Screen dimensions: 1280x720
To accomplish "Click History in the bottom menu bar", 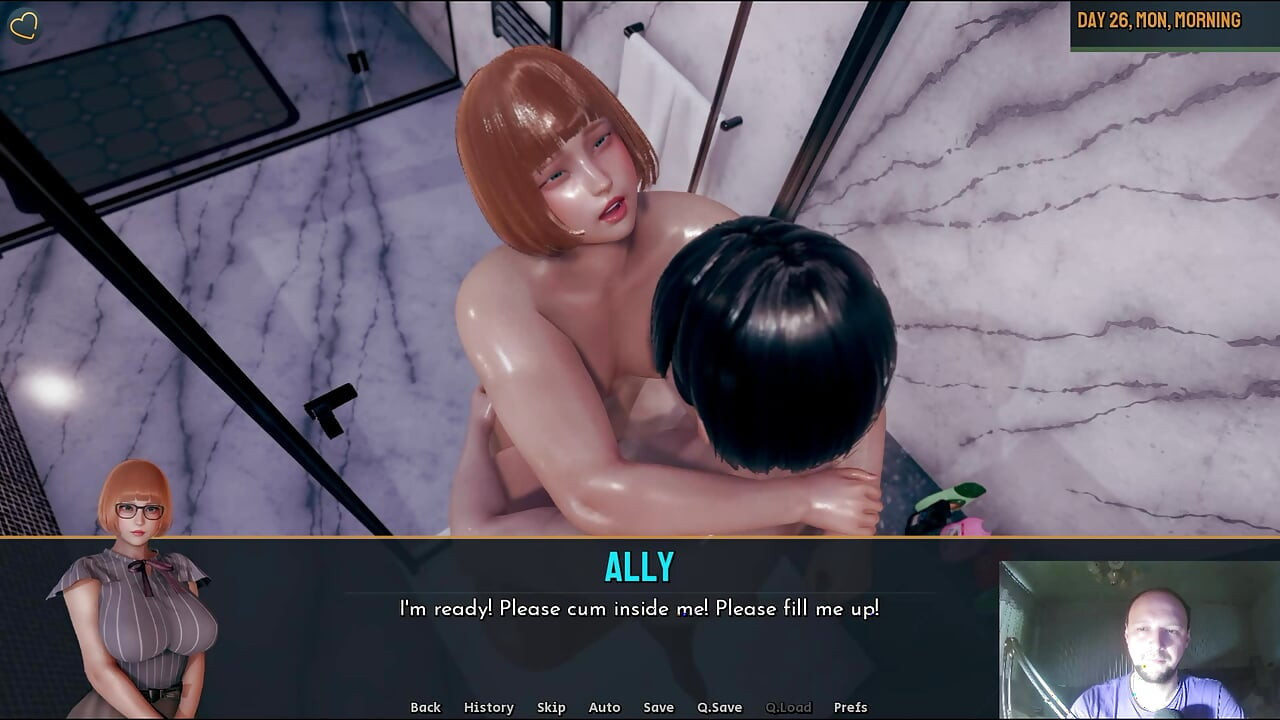I will pos(488,707).
